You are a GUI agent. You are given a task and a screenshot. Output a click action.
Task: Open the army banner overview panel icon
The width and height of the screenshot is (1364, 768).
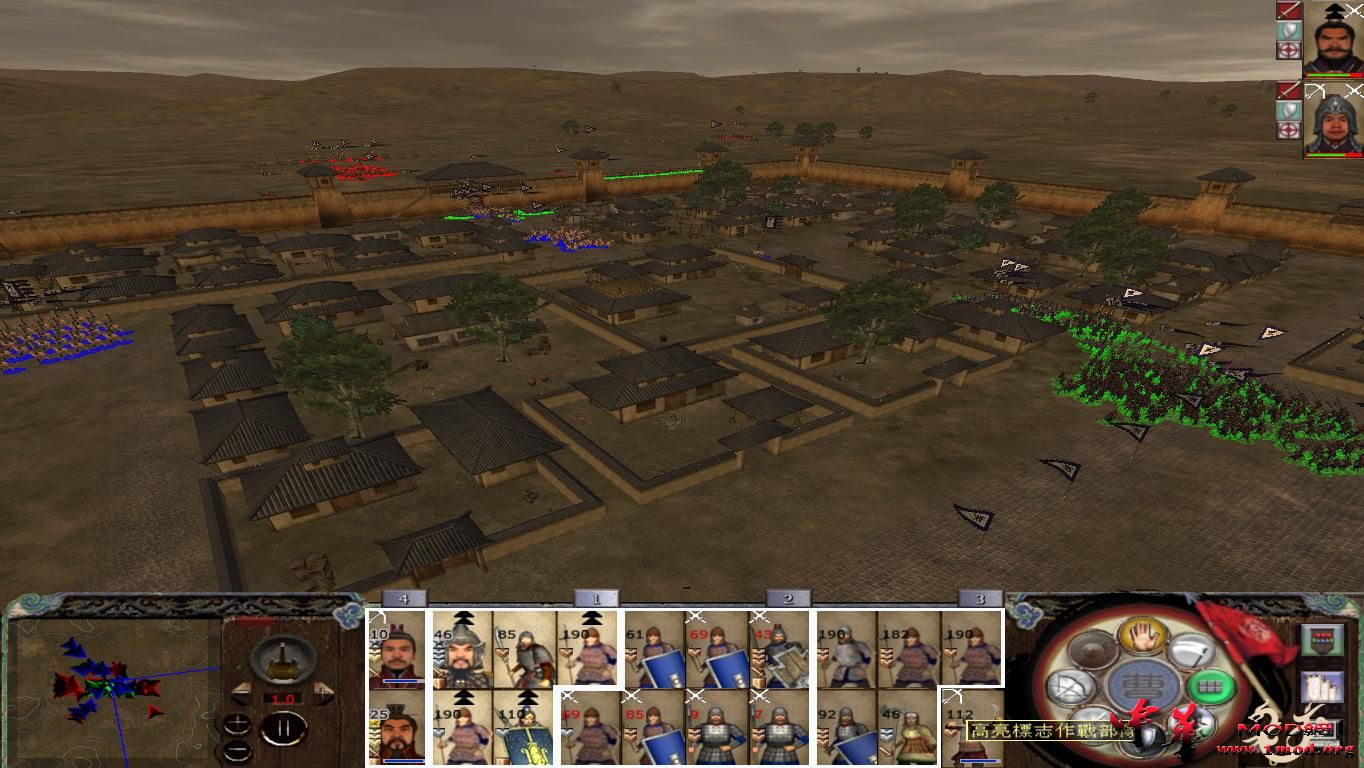point(1321,639)
